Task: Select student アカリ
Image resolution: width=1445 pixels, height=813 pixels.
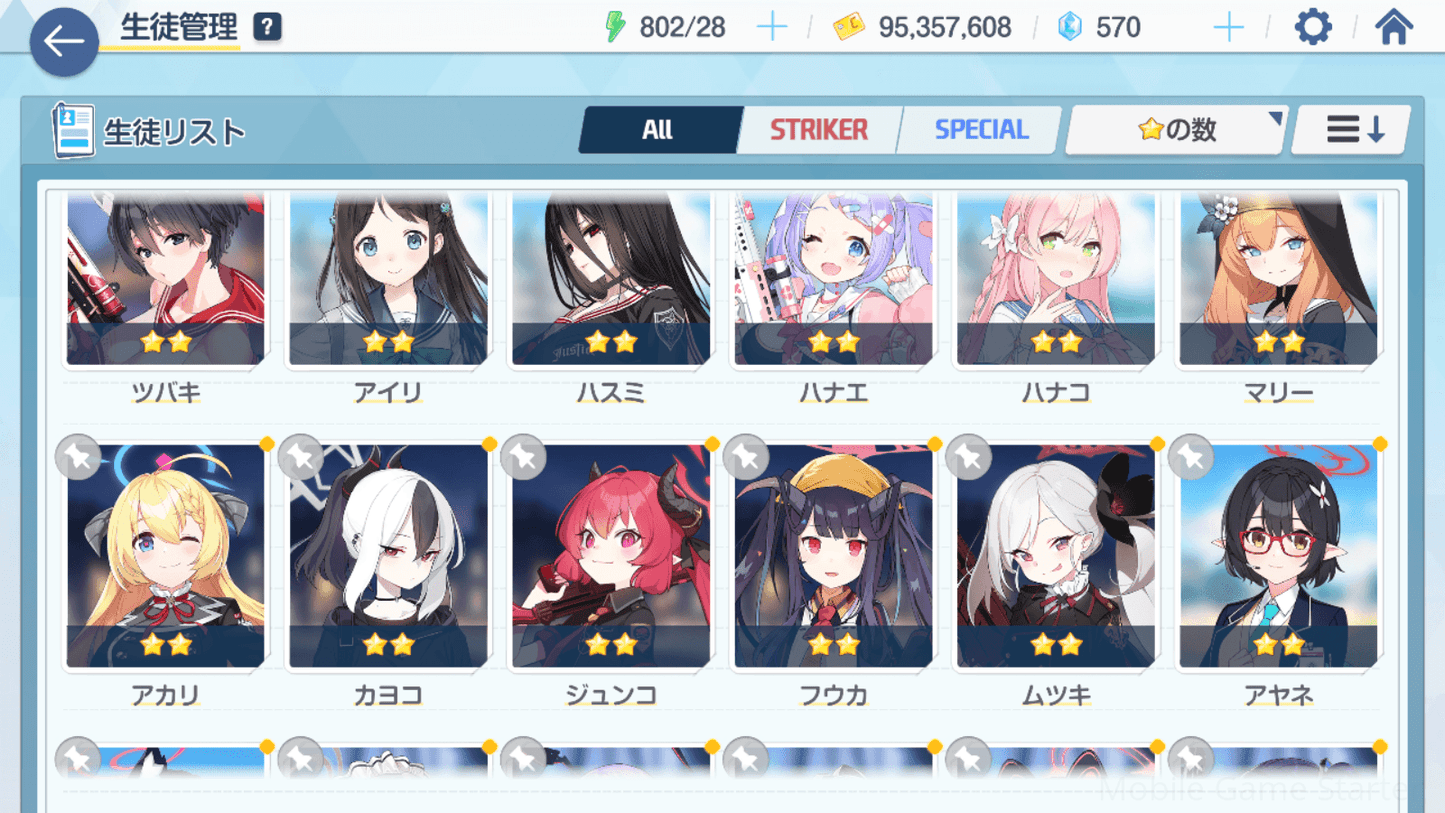Action: click(166, 557)
